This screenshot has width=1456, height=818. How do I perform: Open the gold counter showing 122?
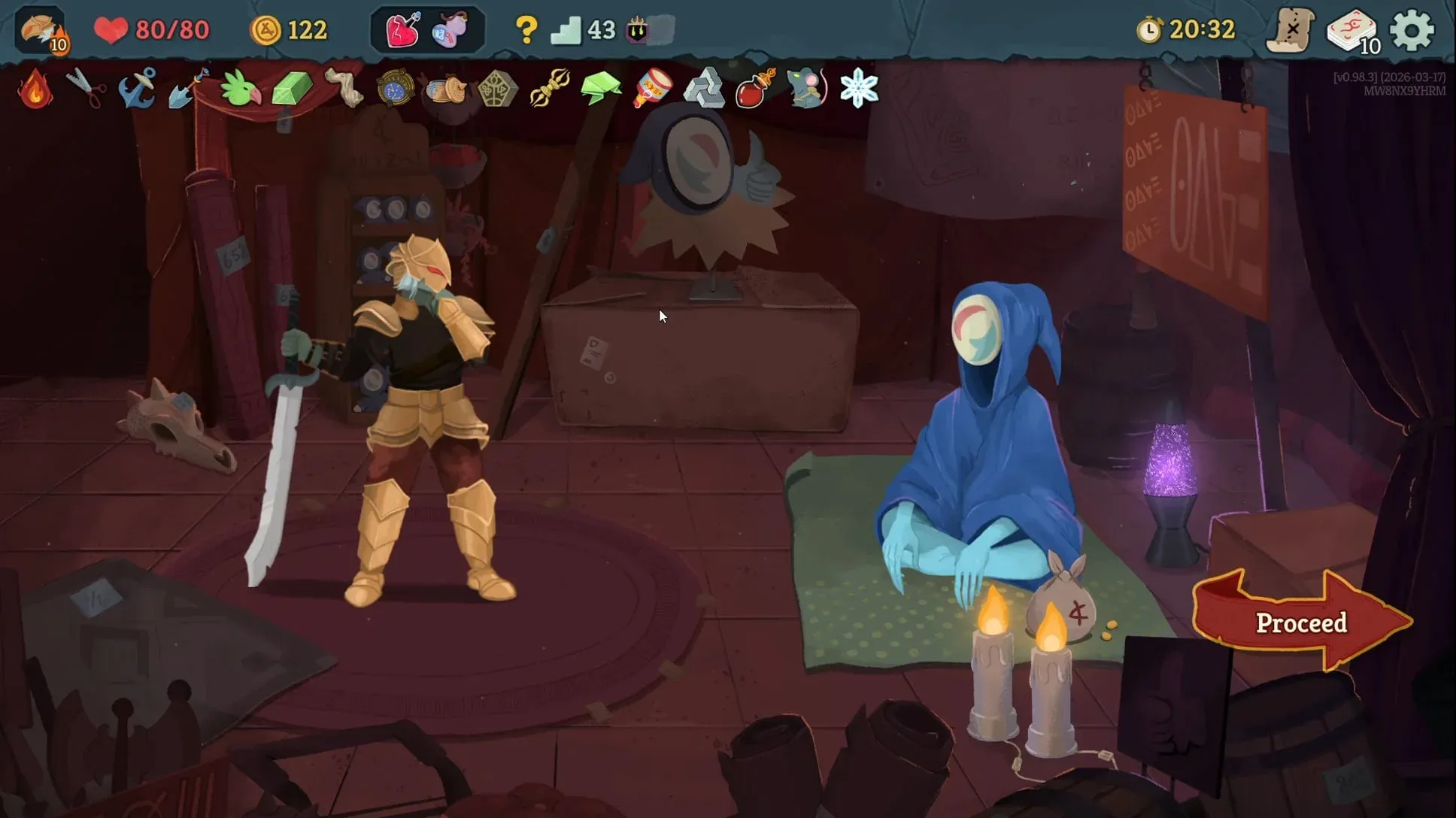[x=290, y=30]
